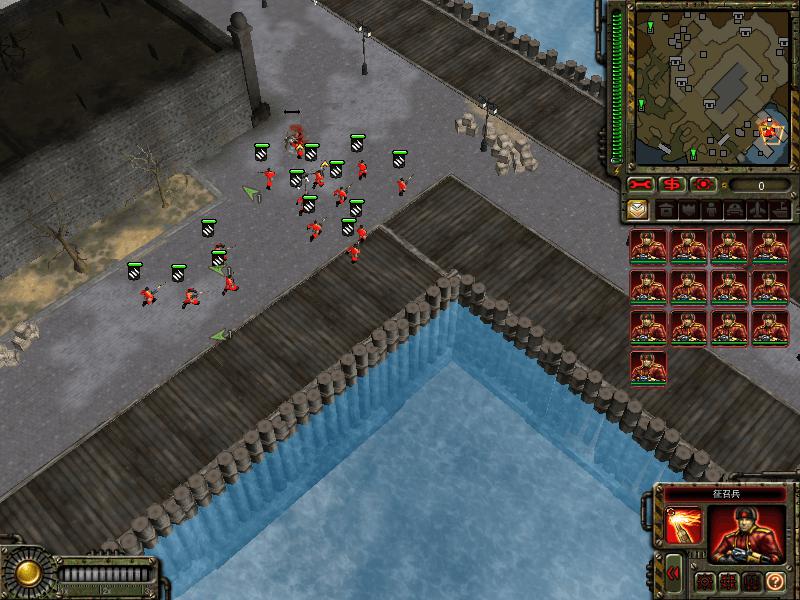Open the naval production tab
The height and width of the screenshot is (600, 800).
tap(778, 210)
